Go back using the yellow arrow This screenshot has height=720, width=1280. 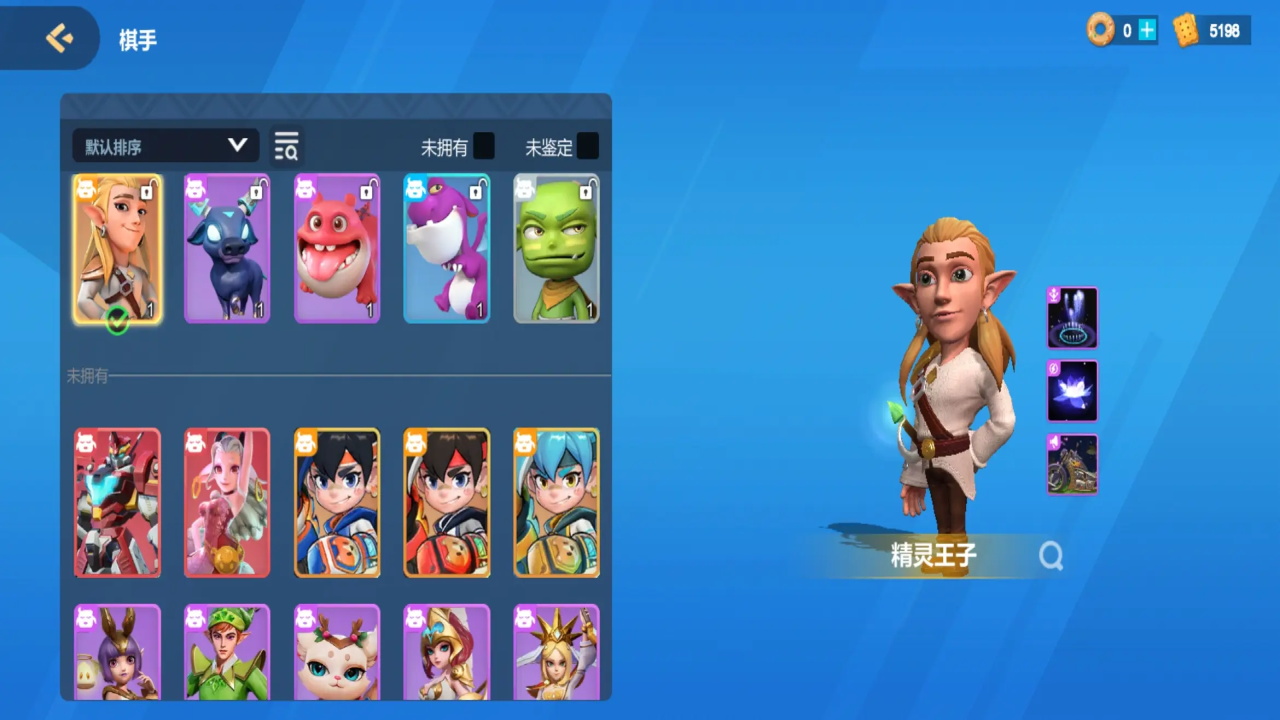tap(59, 39)
